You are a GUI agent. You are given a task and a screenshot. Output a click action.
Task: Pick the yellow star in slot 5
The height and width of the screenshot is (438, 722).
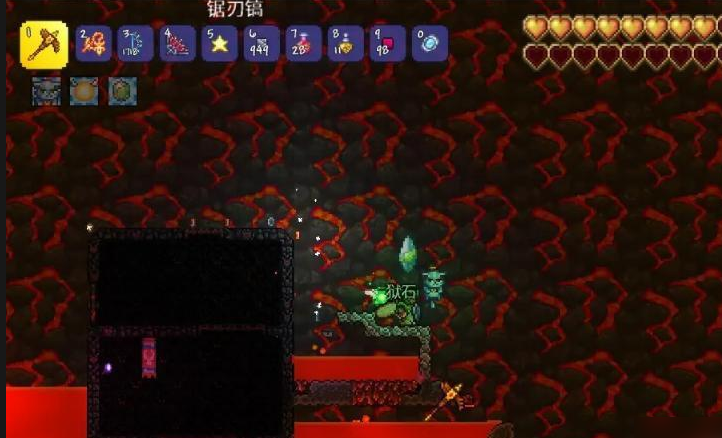click(x=220, y=44)
